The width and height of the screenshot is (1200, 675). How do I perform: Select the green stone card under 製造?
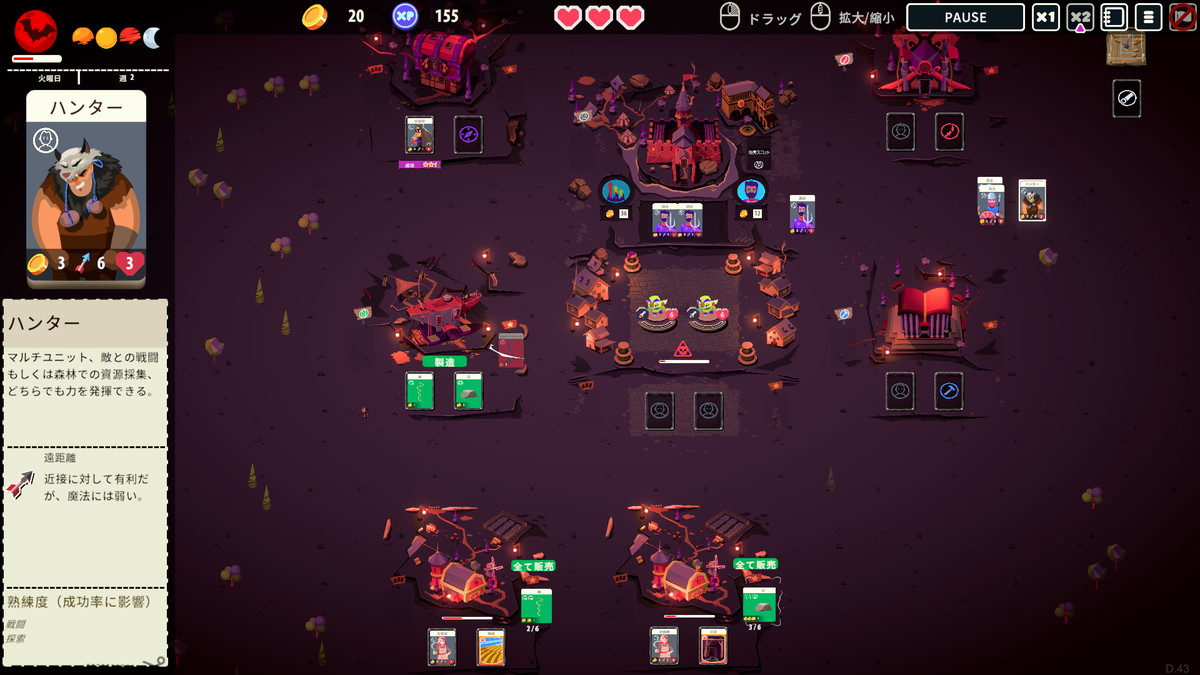point(468,390)
